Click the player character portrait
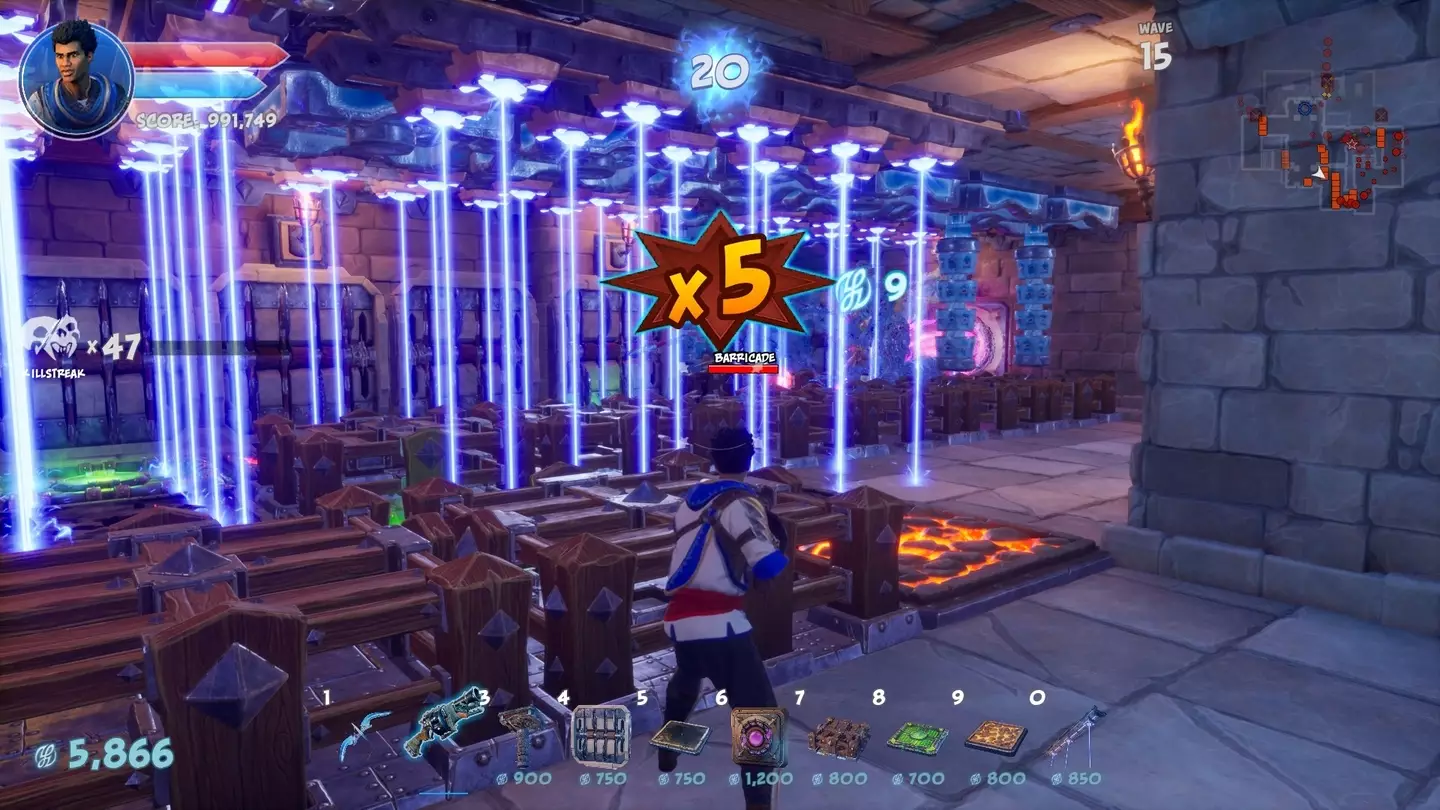Image resolution: width=1440 pixels, height=810 pixels. coord(75,77)
